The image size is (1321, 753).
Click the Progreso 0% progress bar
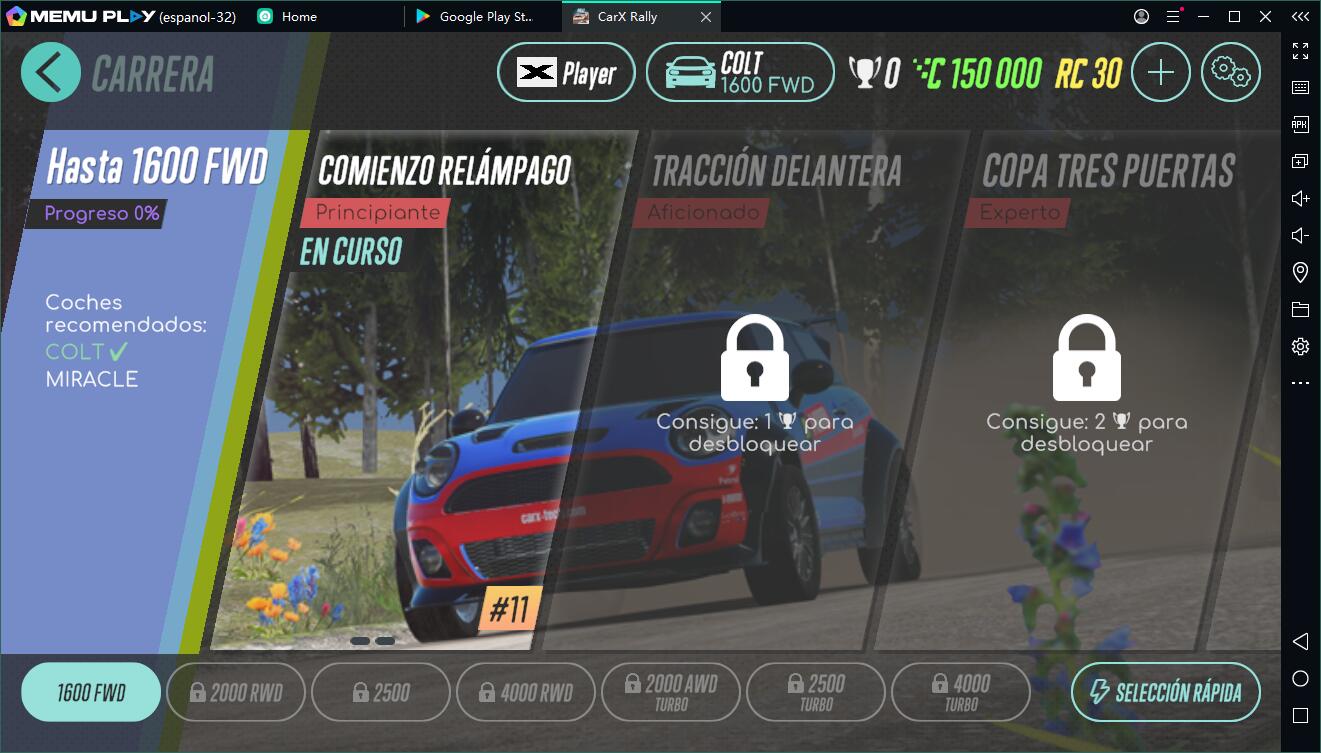click(x=95, y=213)
